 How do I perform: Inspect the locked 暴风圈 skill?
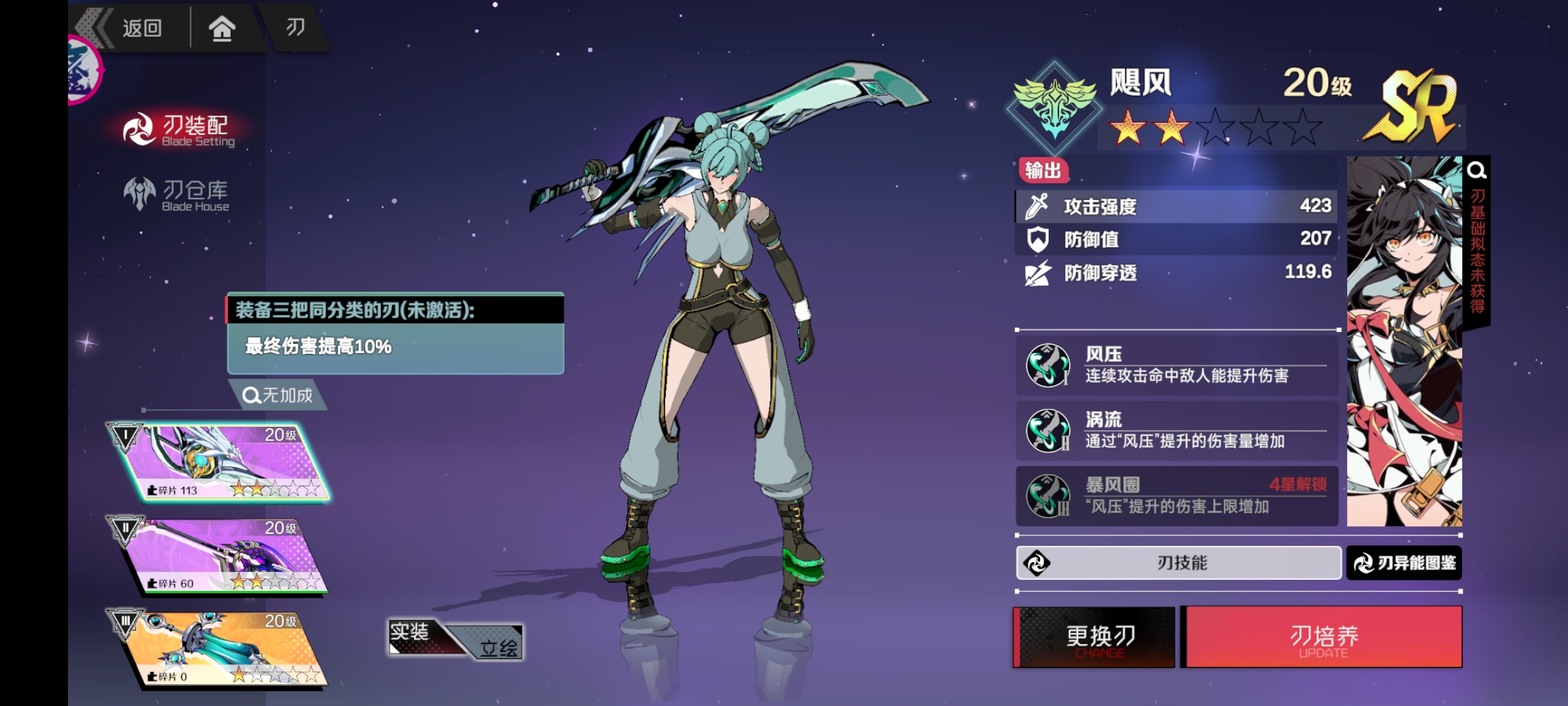tap(1176, 496)
